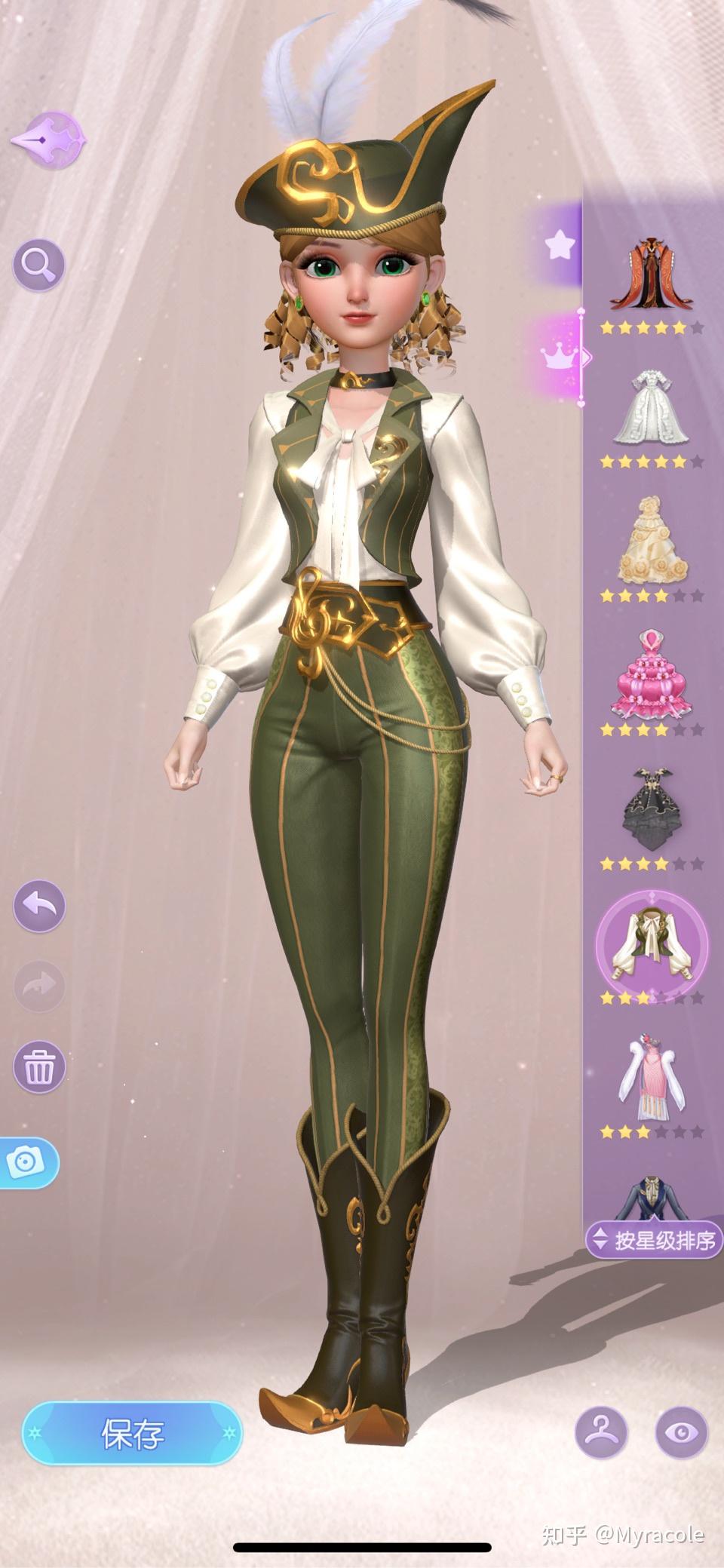
Task: Pick the cream rose ball gown
Action: click(650, 542)
